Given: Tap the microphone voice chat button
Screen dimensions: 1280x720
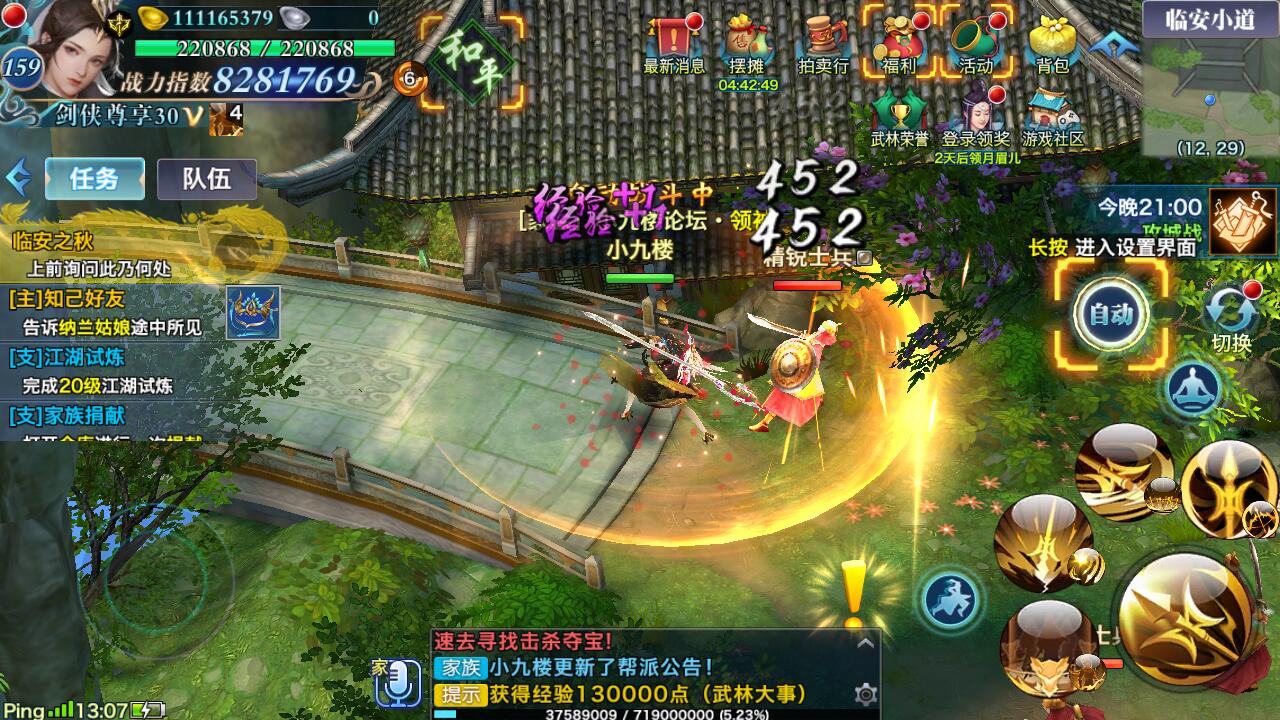Looking at the screenshot, I should tap(398, 681).
